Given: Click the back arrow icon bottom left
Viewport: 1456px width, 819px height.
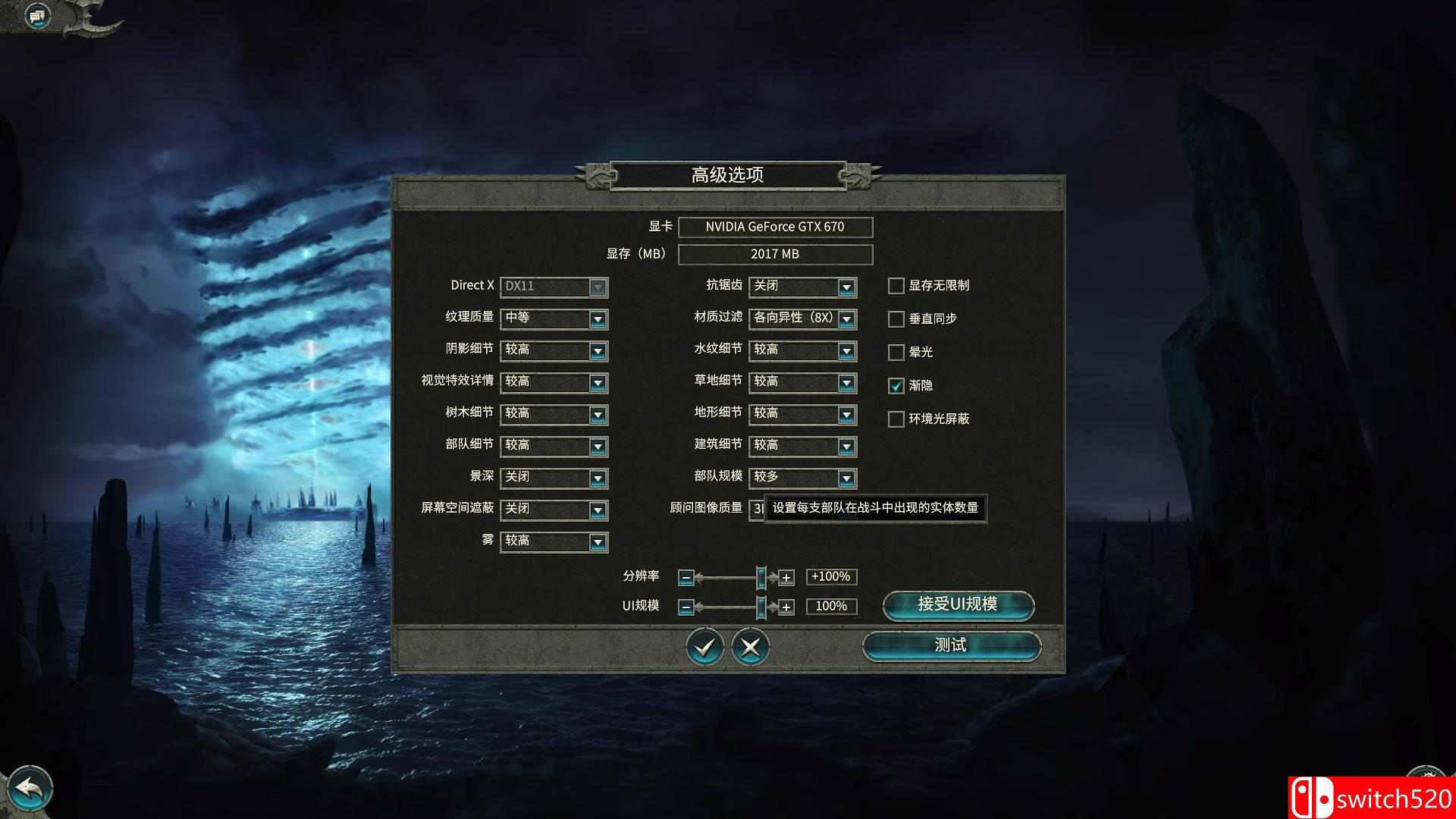Looking at the screenshot, I should (x=32, y=787).
